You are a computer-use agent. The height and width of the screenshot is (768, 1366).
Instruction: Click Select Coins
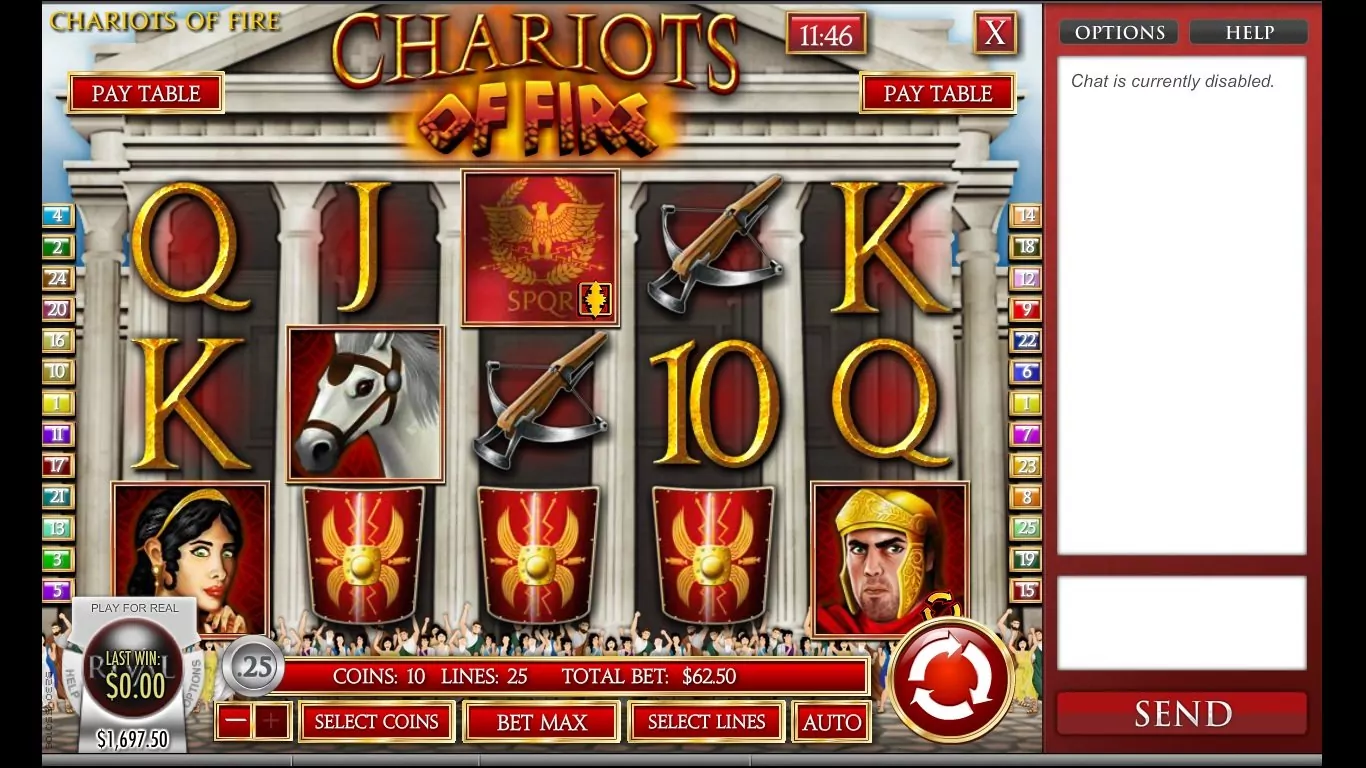pyautogui.click(x=376, y=722)
